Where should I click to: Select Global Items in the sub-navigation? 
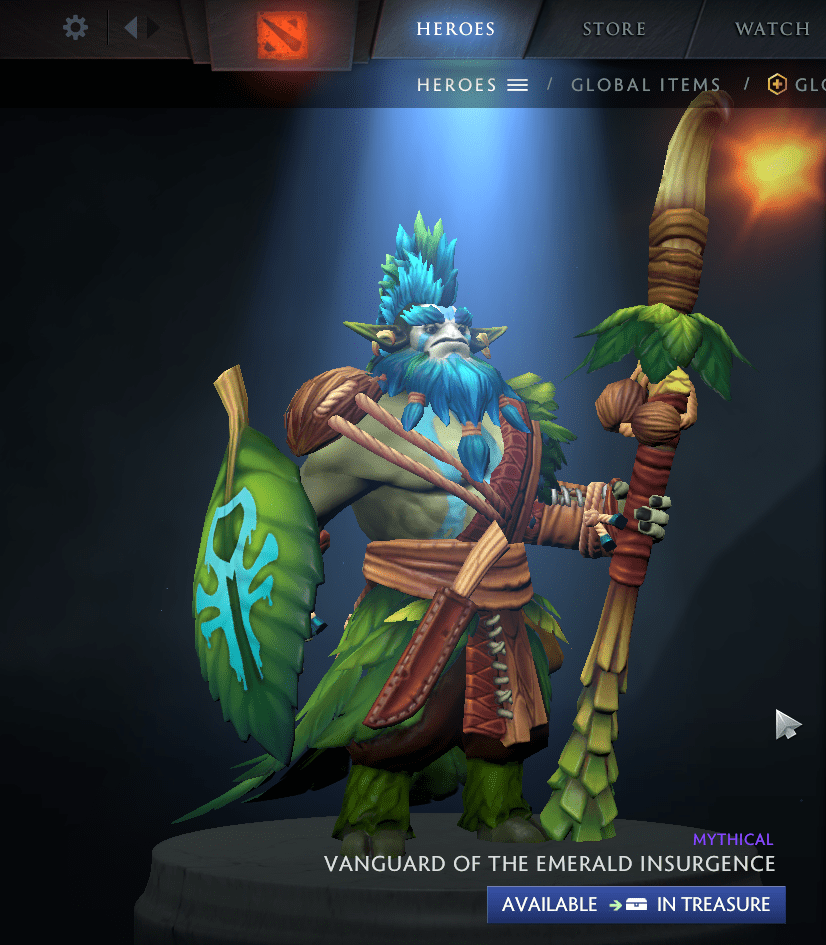click(646, 85)
